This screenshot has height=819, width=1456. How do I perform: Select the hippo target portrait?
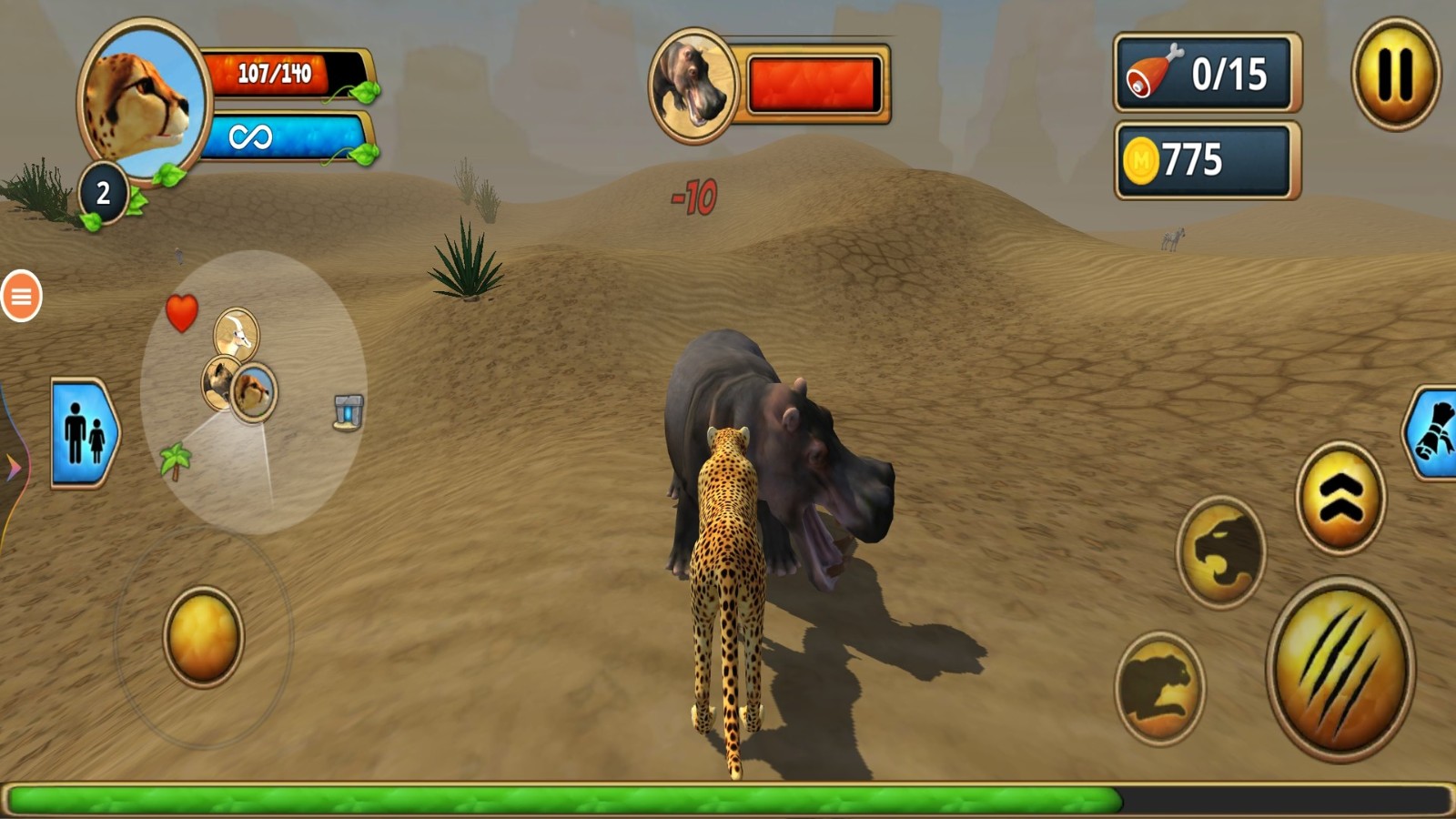click(x=693, y=86)
